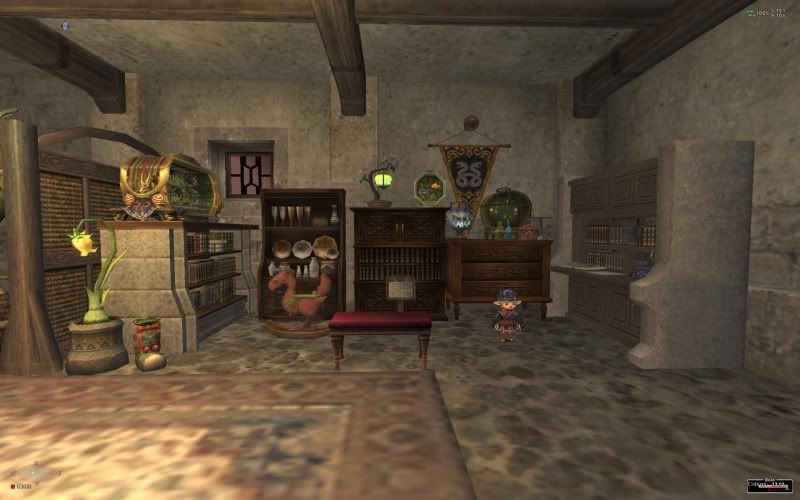800x500 pixels.
Task: Click the compass direction indicator
Action: 33,473
